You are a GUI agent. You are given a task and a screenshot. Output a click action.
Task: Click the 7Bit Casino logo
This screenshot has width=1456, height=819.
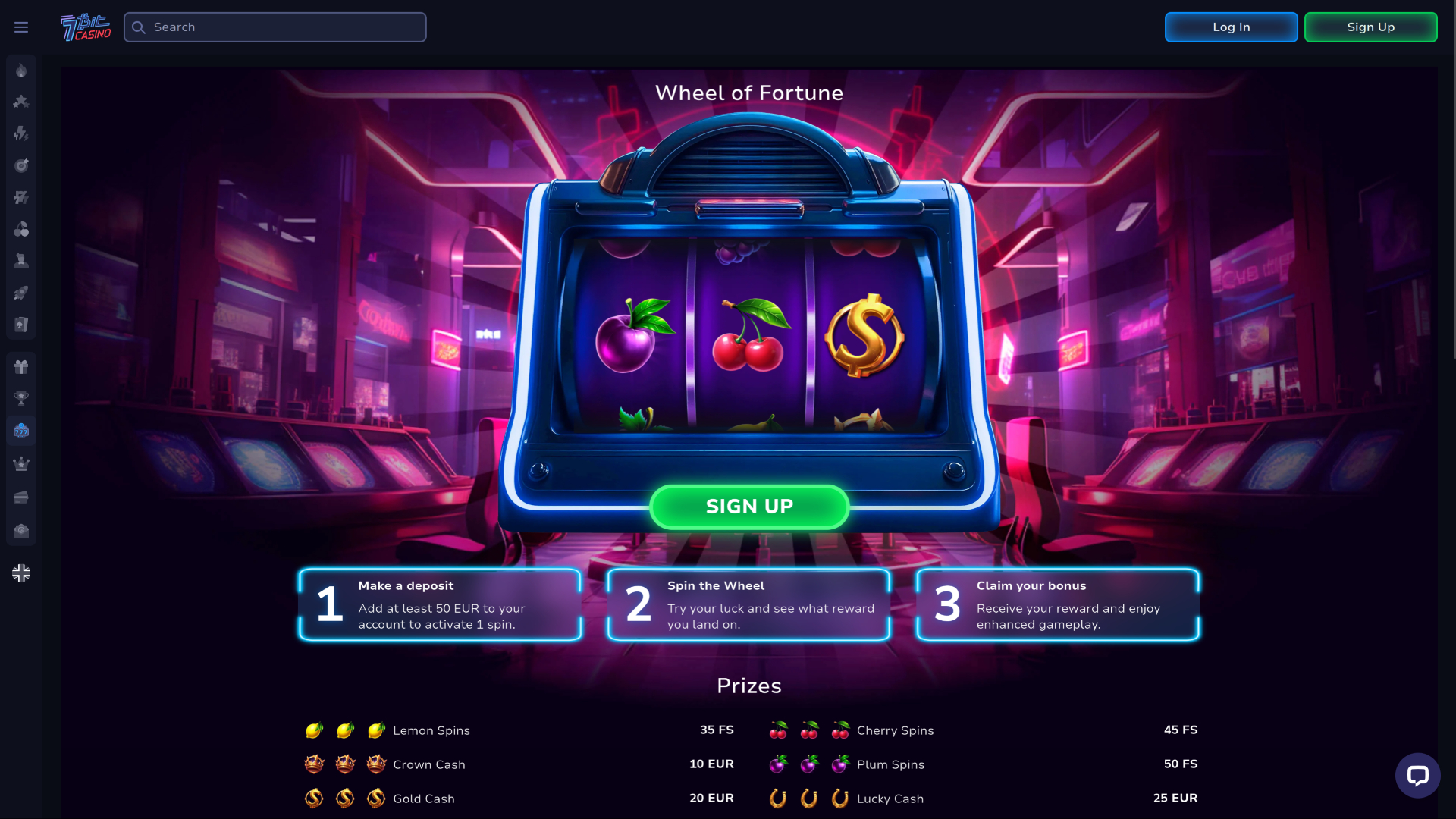(x=84, y=27)
